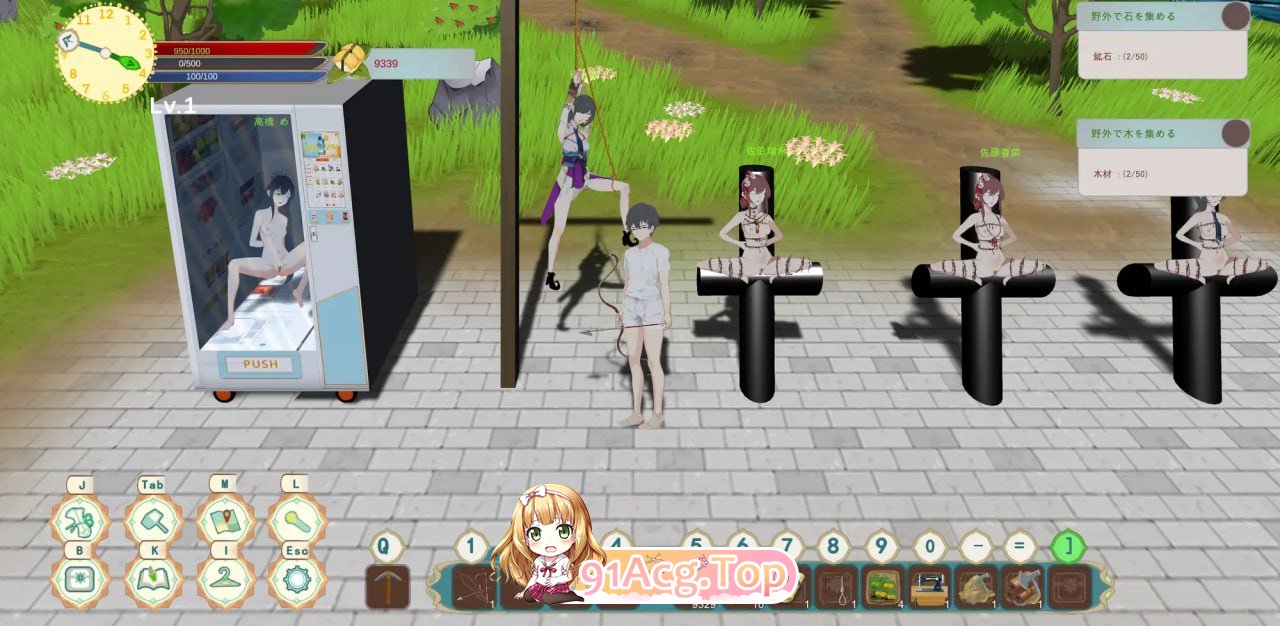Select the pickaxe tool slot
Screen dimensions: 1280x626
387,587
